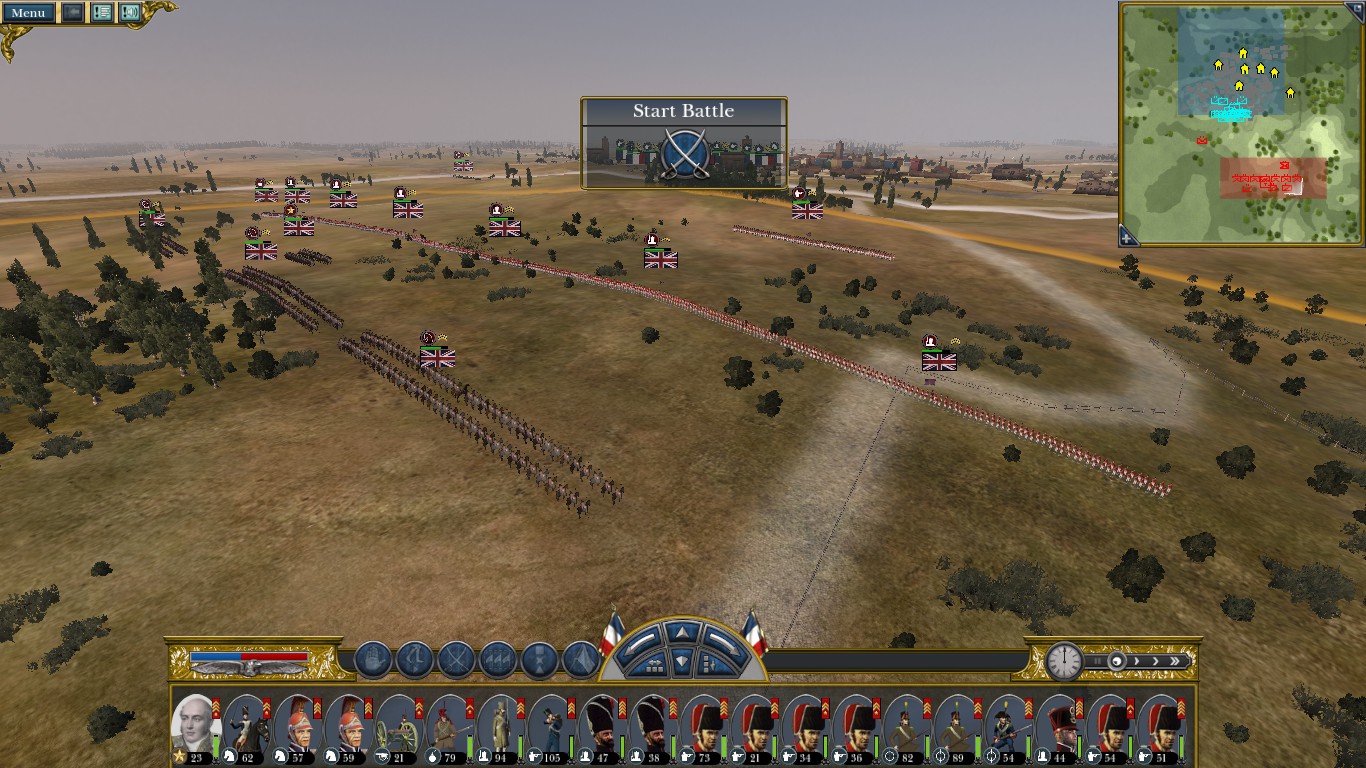
Task: Pause the battle using the pause control
Action: (1097, 661)
